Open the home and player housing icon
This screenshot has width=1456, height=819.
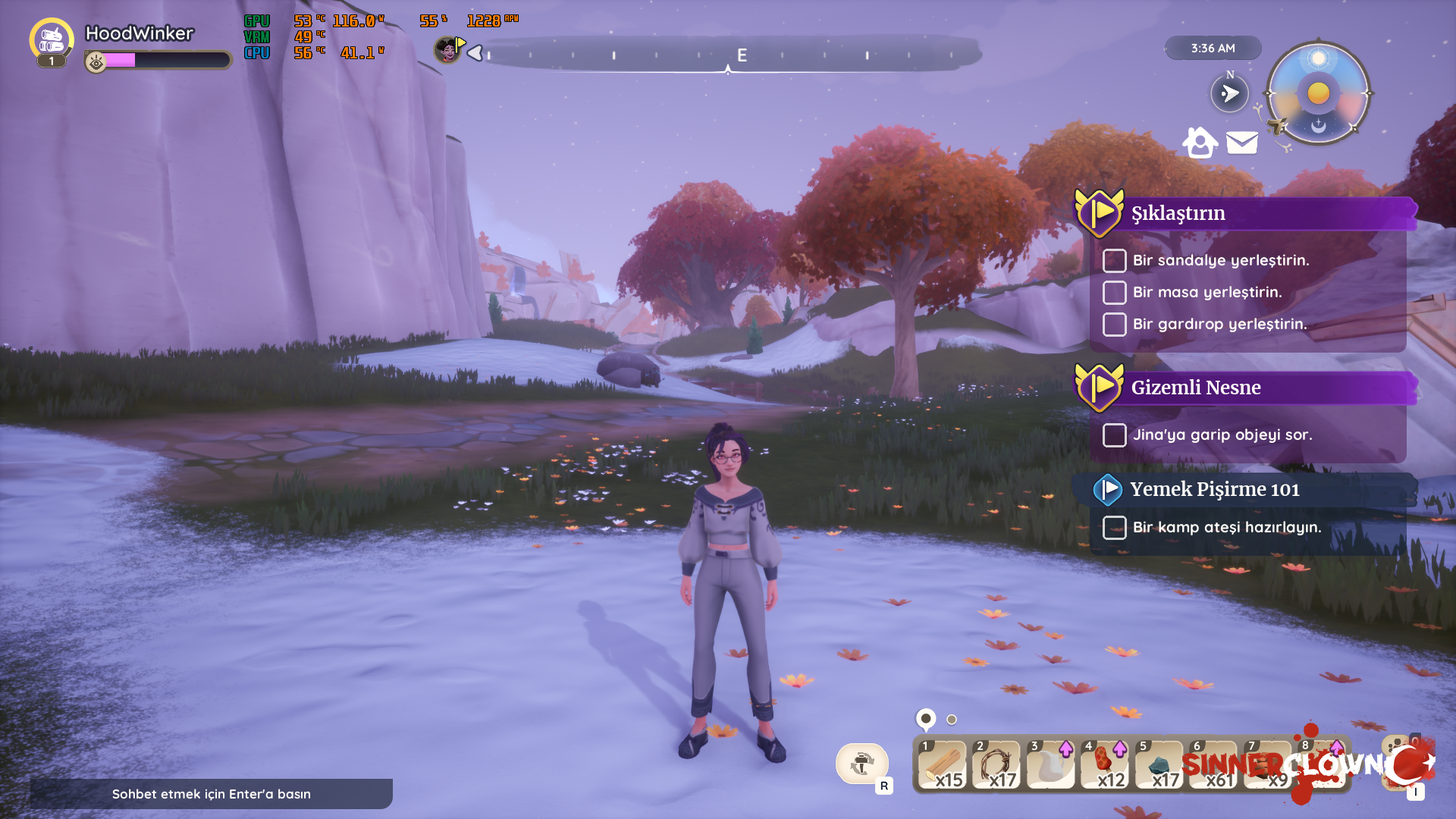[1200, 142]
